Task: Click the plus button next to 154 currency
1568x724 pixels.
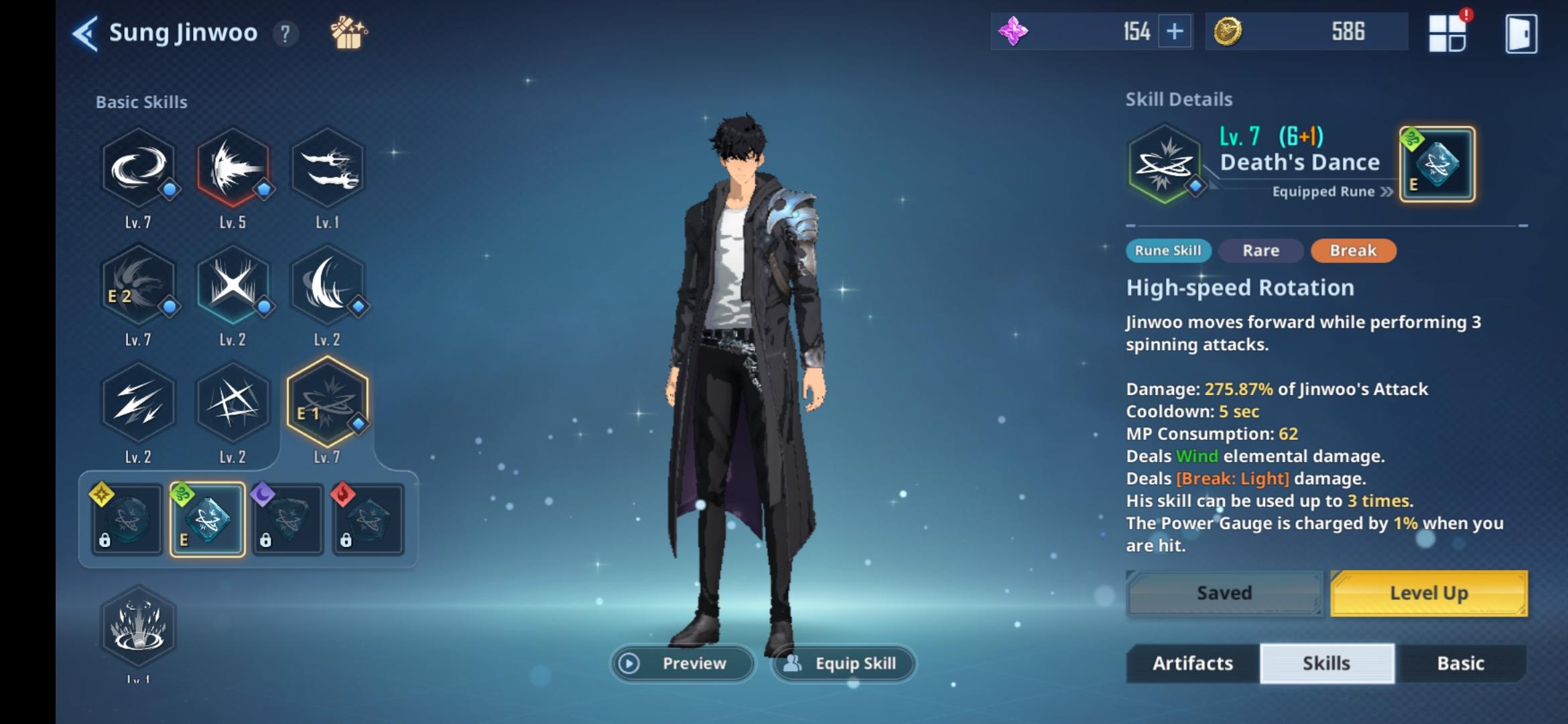Action: pos(1174,32)
